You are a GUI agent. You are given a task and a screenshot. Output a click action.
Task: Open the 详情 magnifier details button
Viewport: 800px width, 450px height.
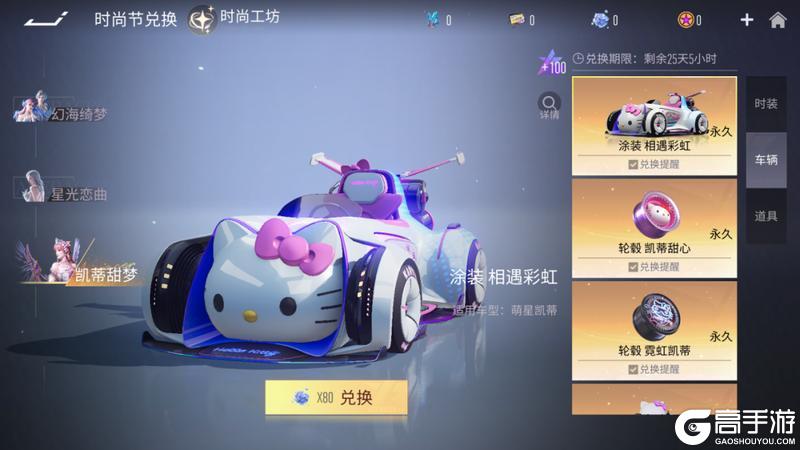click(x=549, y=105)
